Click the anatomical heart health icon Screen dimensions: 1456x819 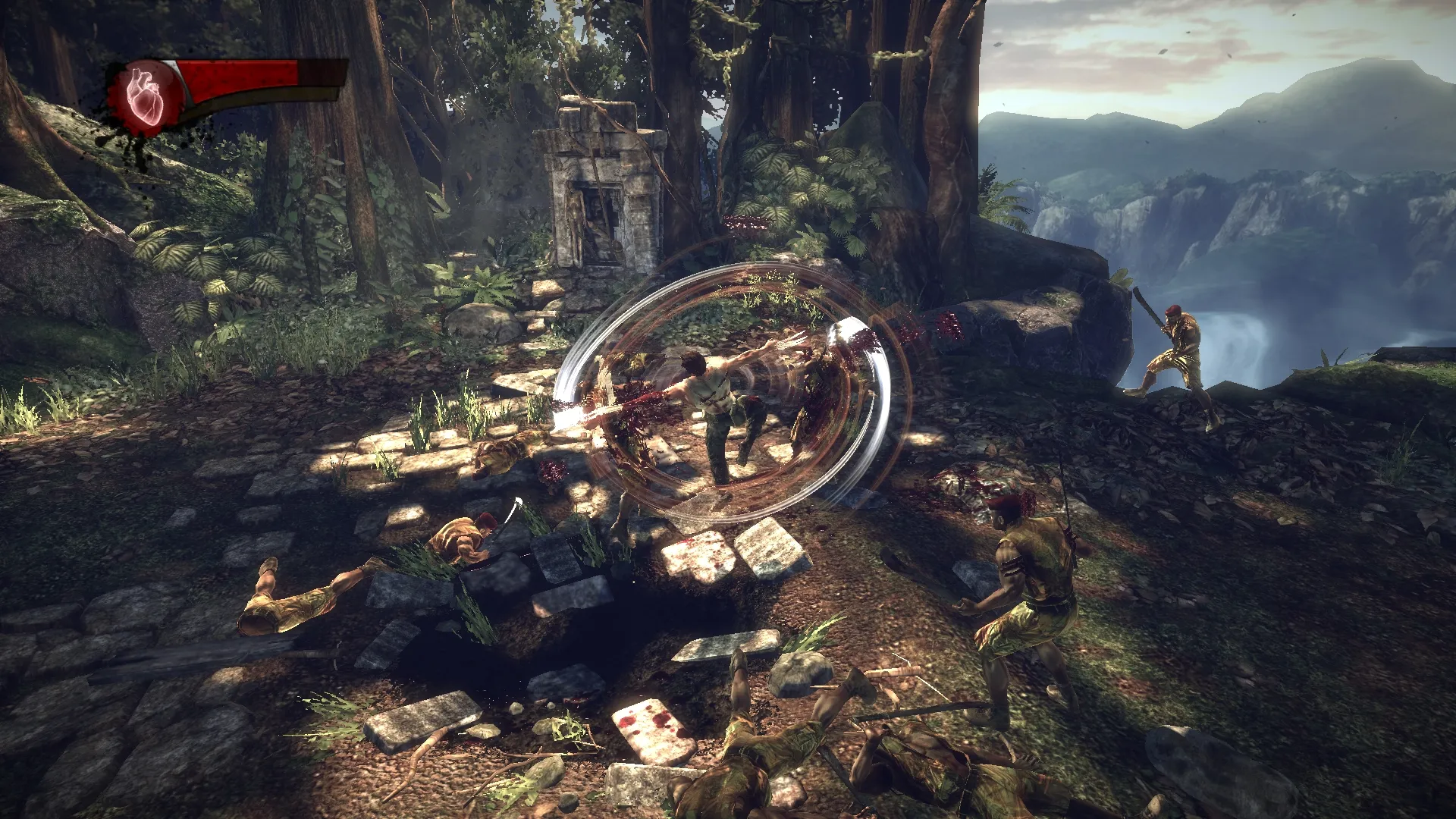pos(146,96)
